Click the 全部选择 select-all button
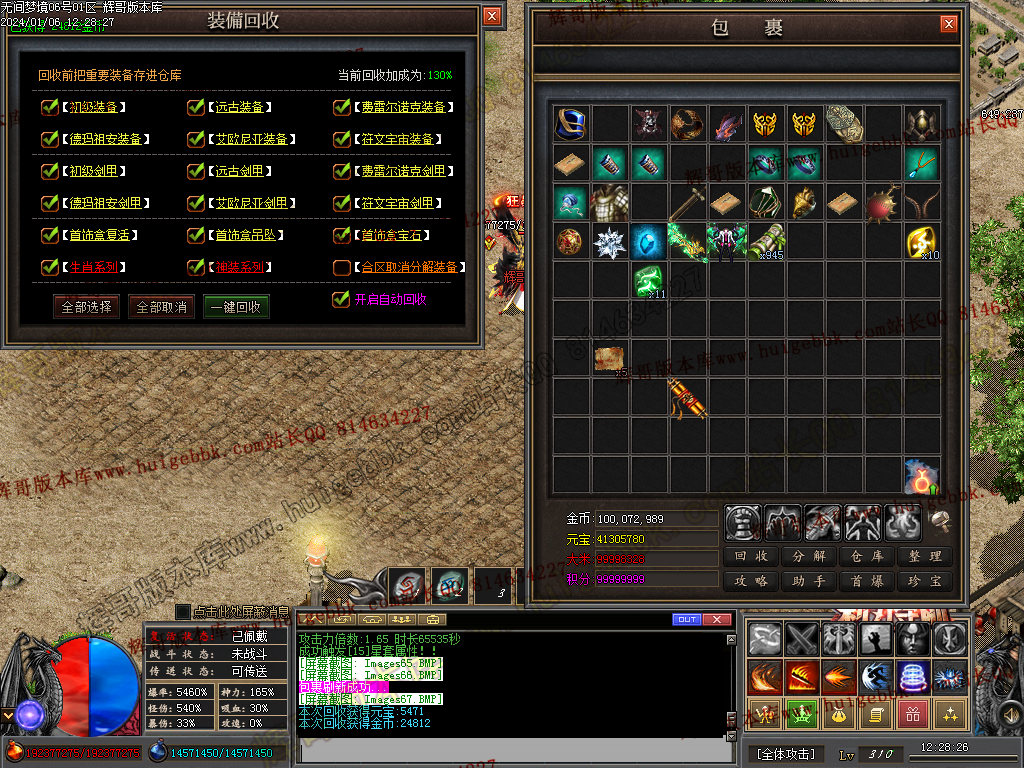 click(x=87, y=307)
